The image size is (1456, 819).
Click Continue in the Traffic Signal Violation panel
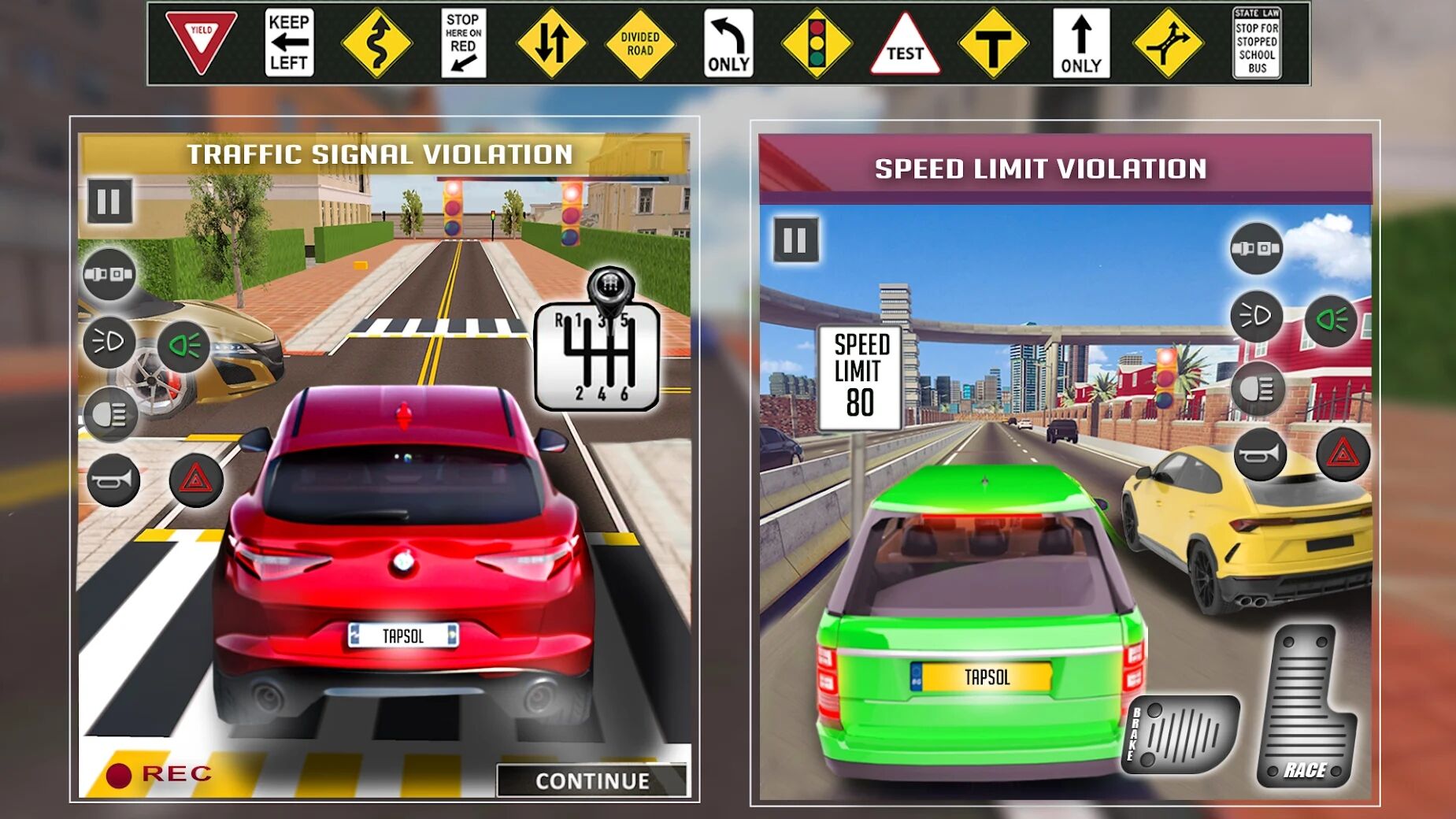click(x=592, y=780)
